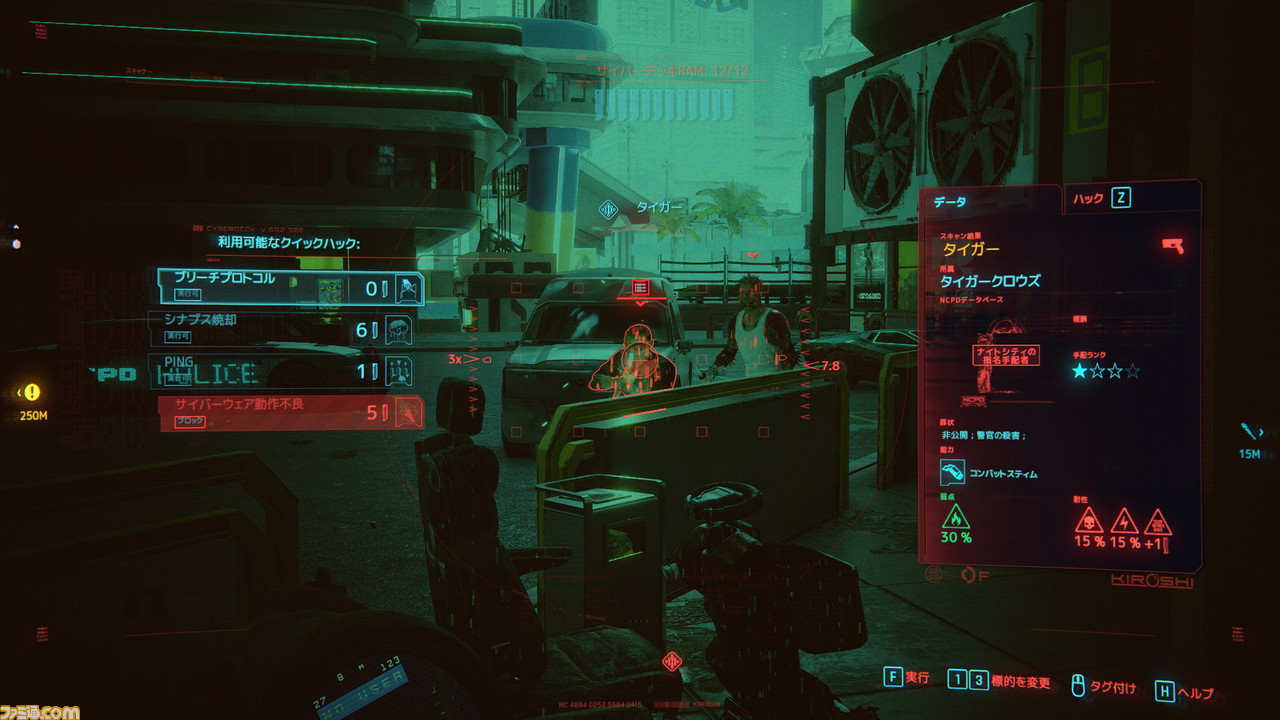This screenshot has width=1280, height=720.
Task: Click the green fire weakness icon
Action: coord(956,518)
